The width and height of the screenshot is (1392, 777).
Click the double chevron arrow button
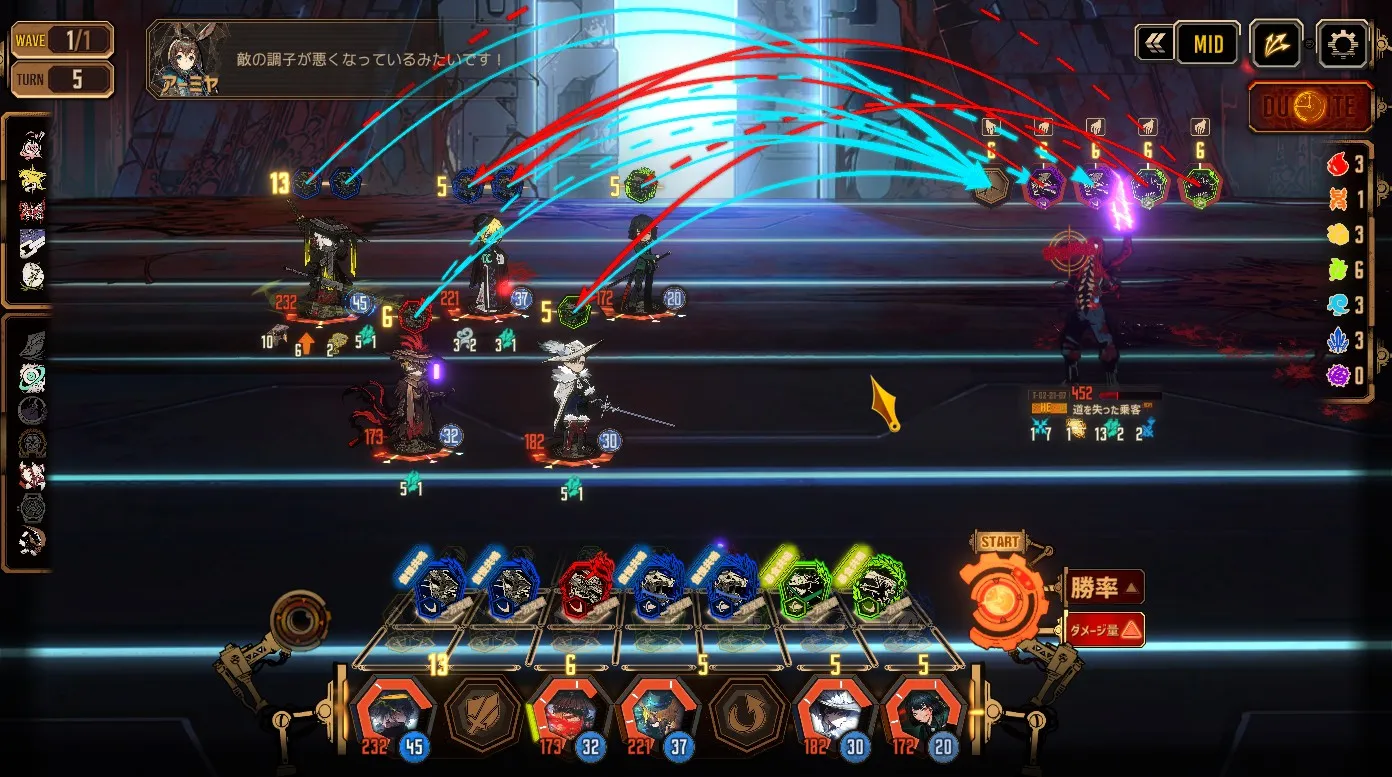[1155, 44]
